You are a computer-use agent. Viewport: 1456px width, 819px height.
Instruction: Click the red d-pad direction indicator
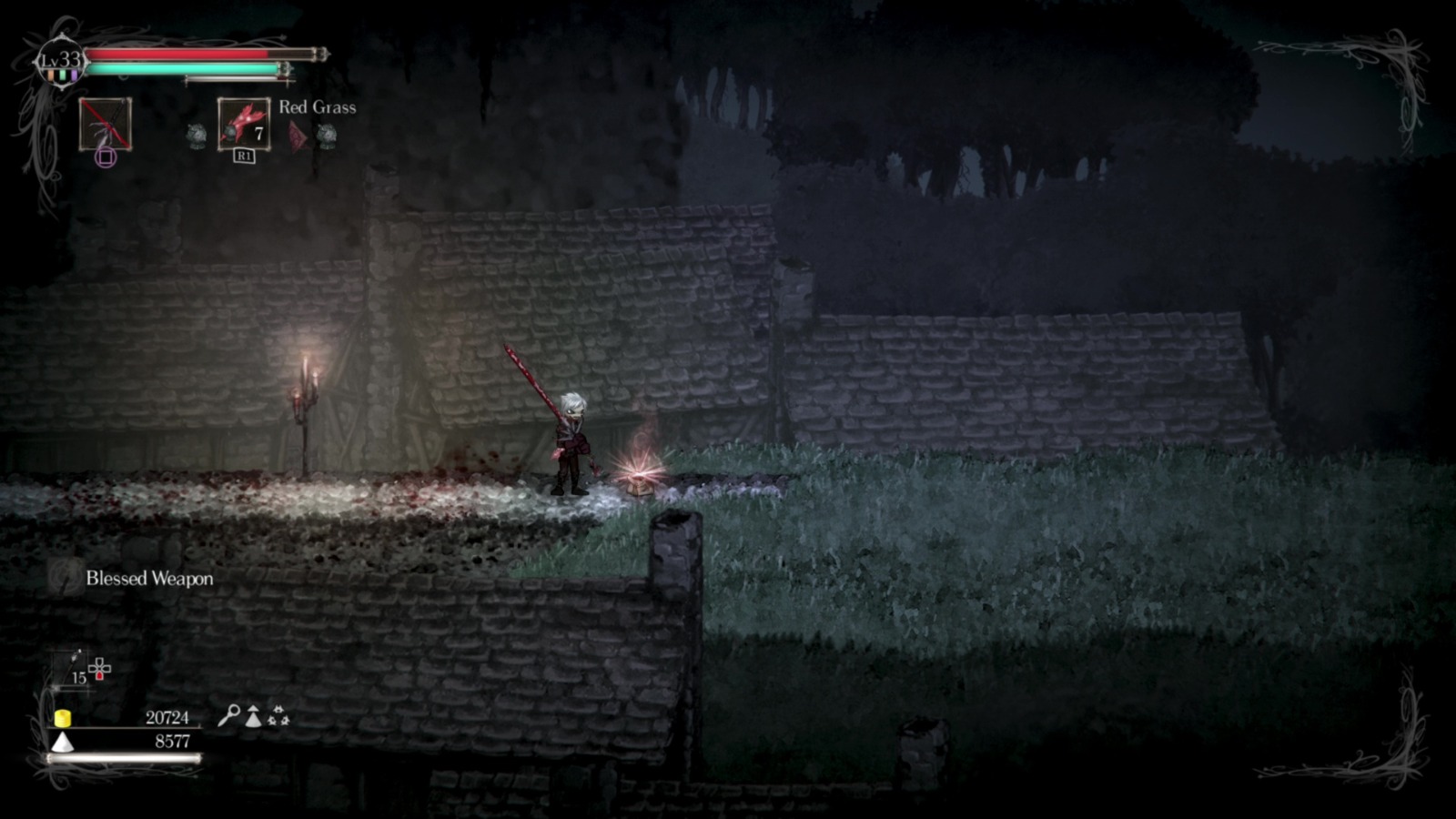[99, 675]
